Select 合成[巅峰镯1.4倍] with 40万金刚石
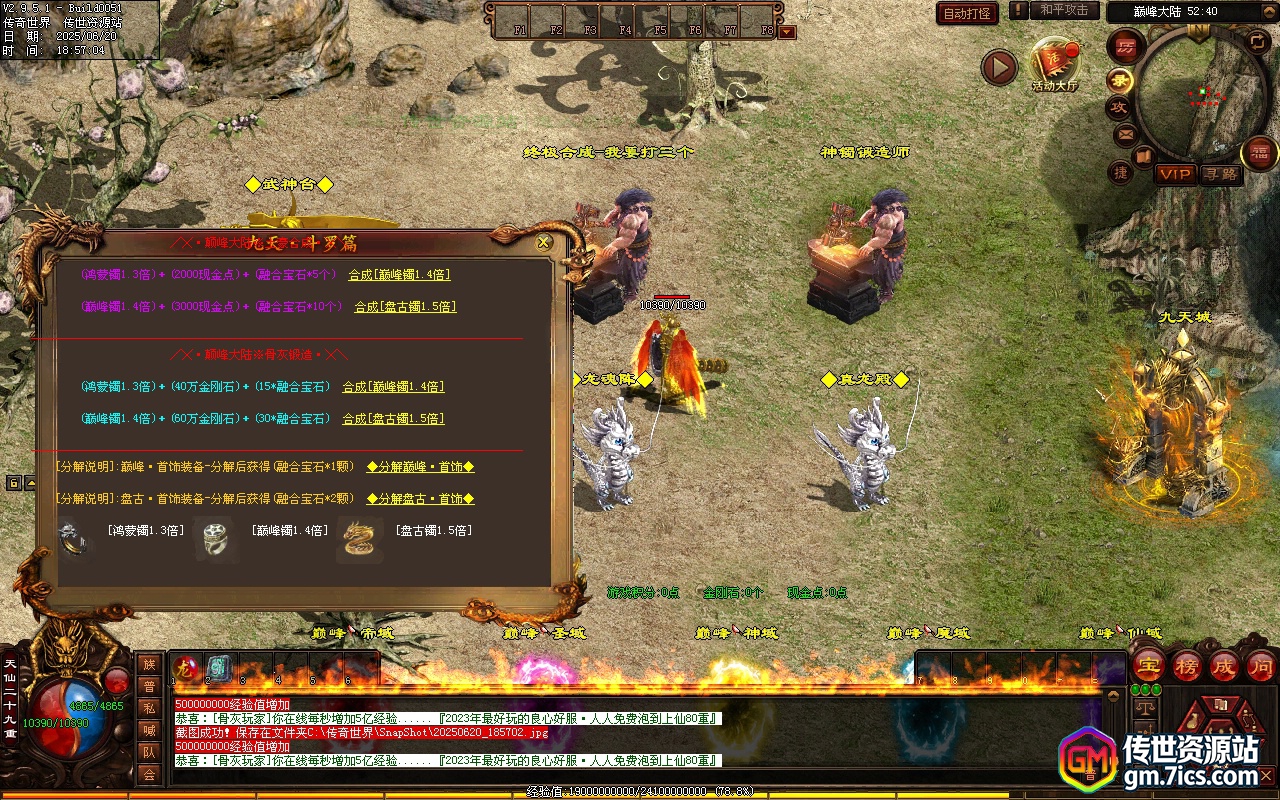 point(393,387)
